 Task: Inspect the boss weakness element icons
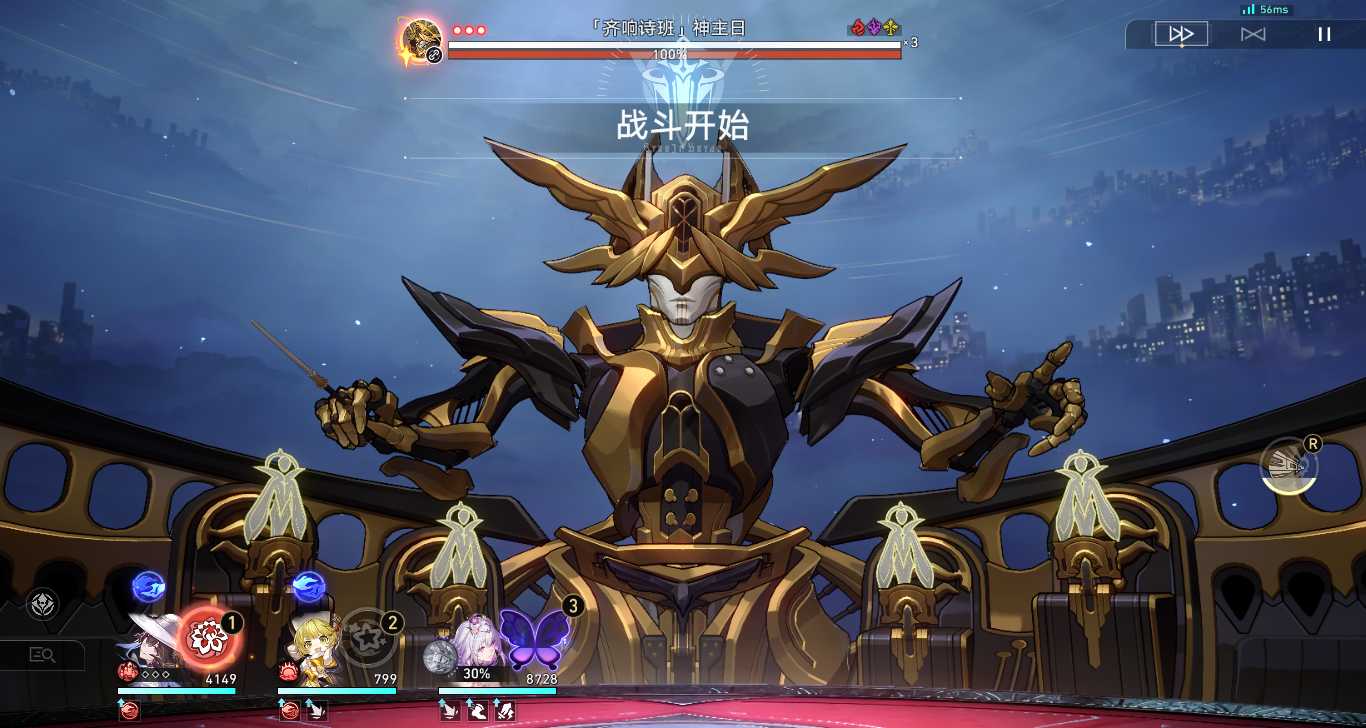[x=875, y=28]
